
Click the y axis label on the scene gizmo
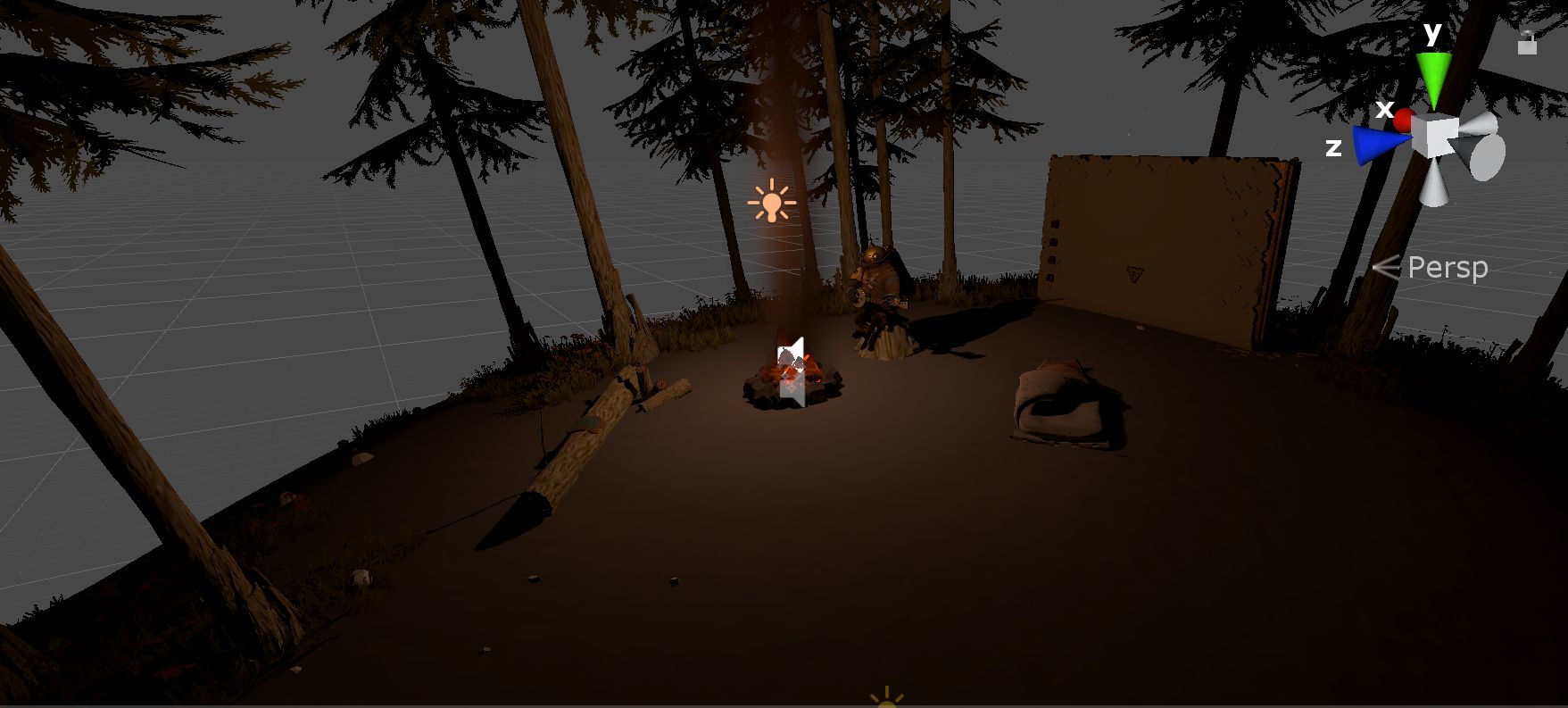[1431, 33]
